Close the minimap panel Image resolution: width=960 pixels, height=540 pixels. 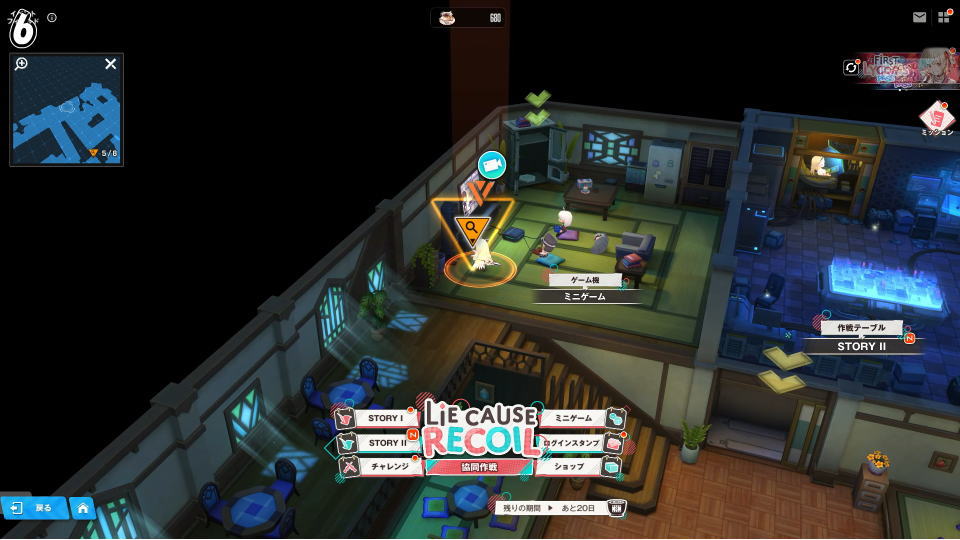111,64
